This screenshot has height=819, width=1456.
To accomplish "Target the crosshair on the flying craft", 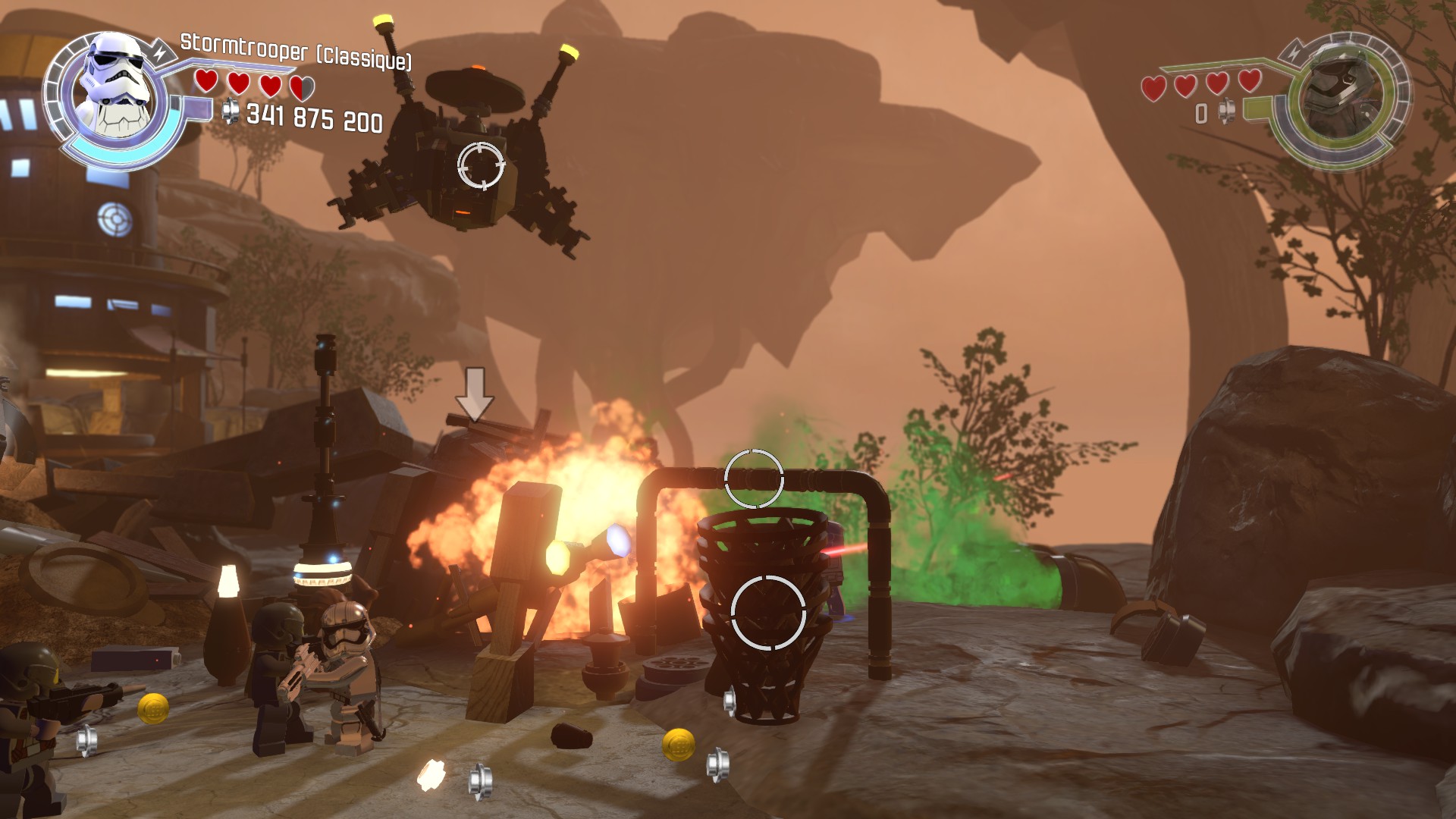I will [481, 165].
